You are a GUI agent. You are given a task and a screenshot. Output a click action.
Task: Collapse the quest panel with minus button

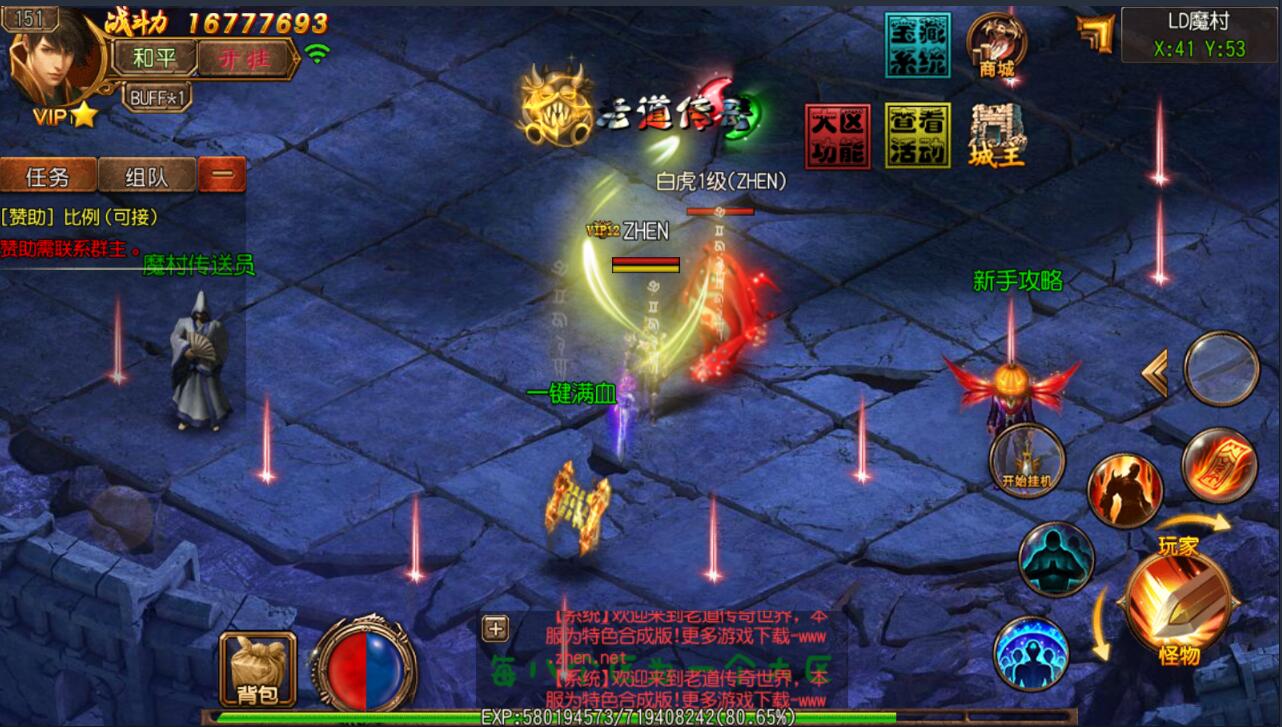point(222,175)
